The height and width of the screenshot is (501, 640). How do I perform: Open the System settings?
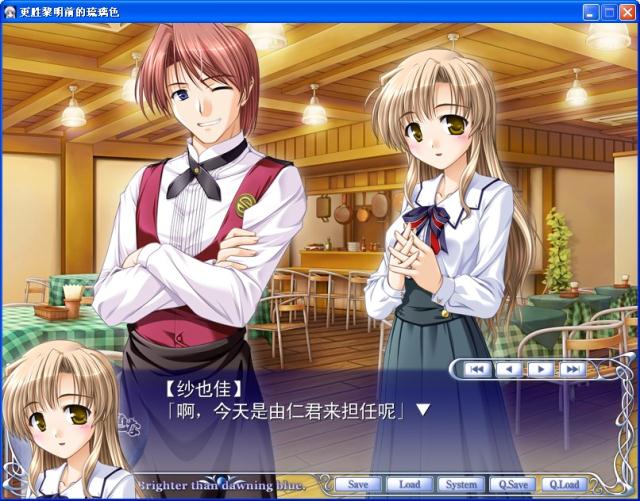pyautogui.click(x=461, y=485)
